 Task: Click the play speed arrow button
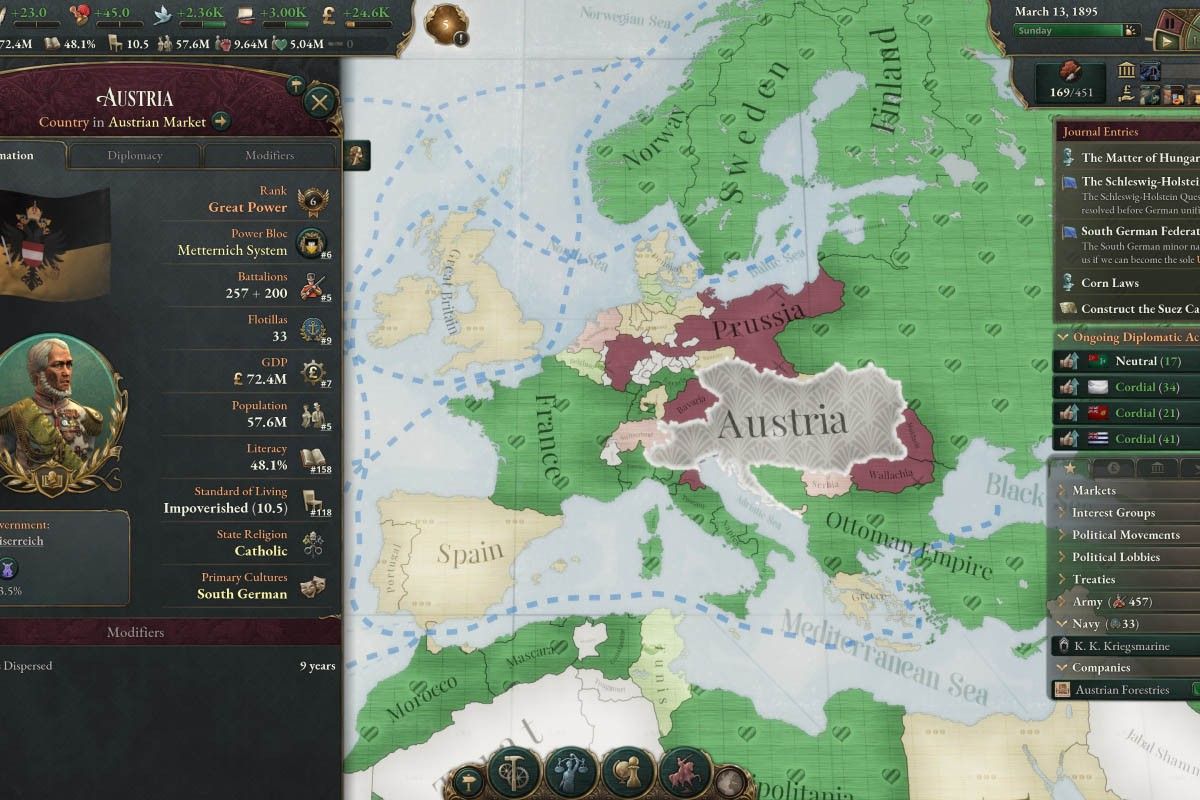click(1166, 41)
